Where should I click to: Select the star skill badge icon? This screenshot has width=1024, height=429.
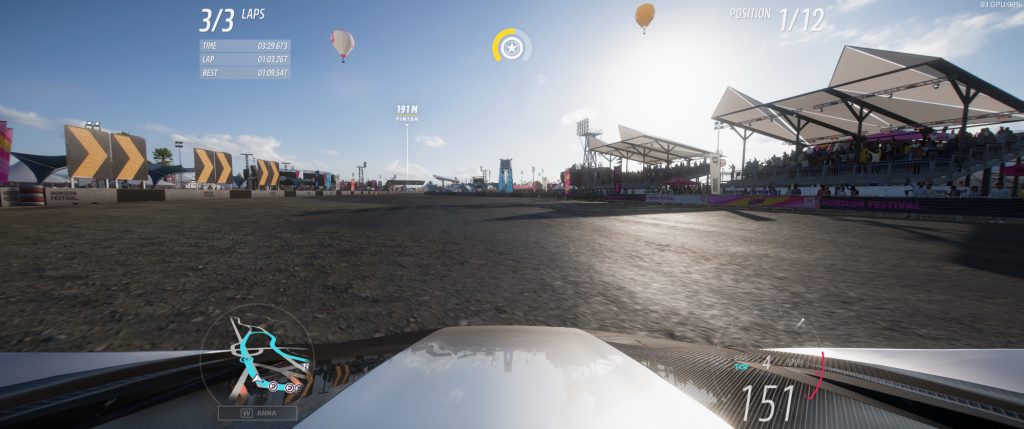click(x=512, y=47)
